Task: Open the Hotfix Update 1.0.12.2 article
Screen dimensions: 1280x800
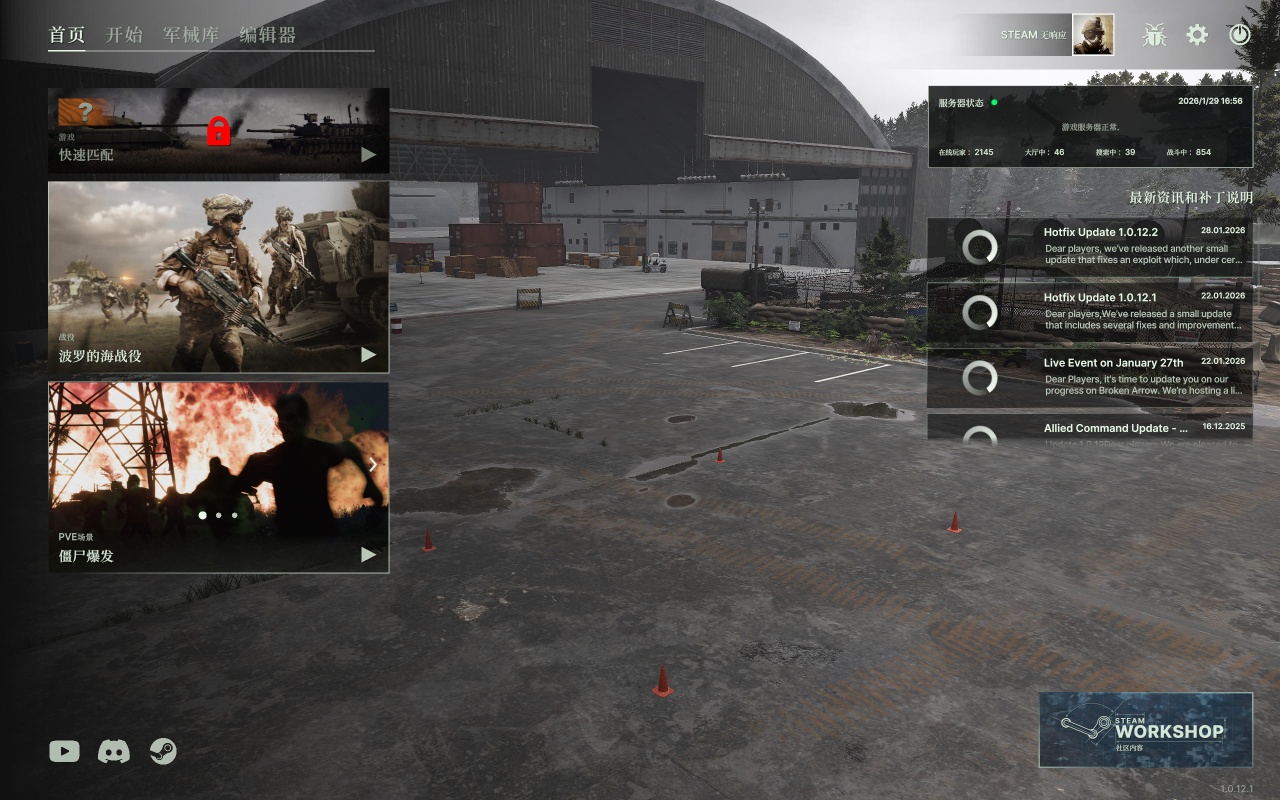Action: (1090, 245)
